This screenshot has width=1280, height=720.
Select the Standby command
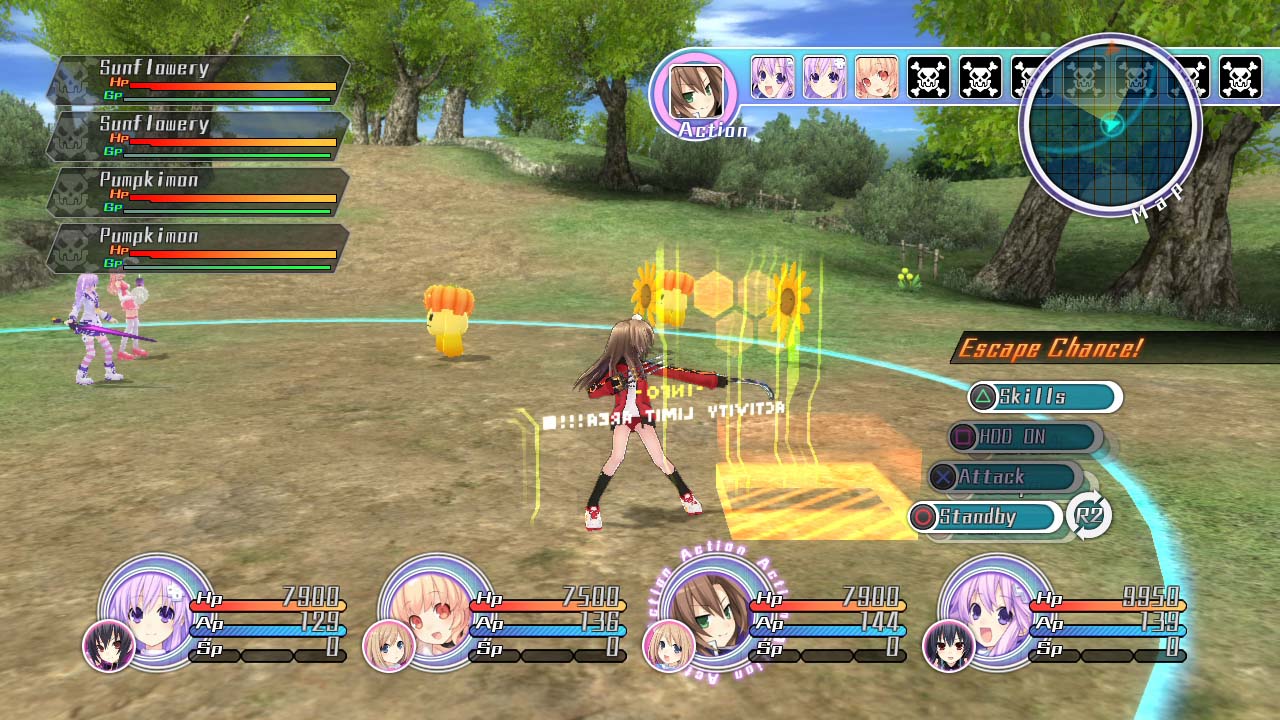point(985,517)
